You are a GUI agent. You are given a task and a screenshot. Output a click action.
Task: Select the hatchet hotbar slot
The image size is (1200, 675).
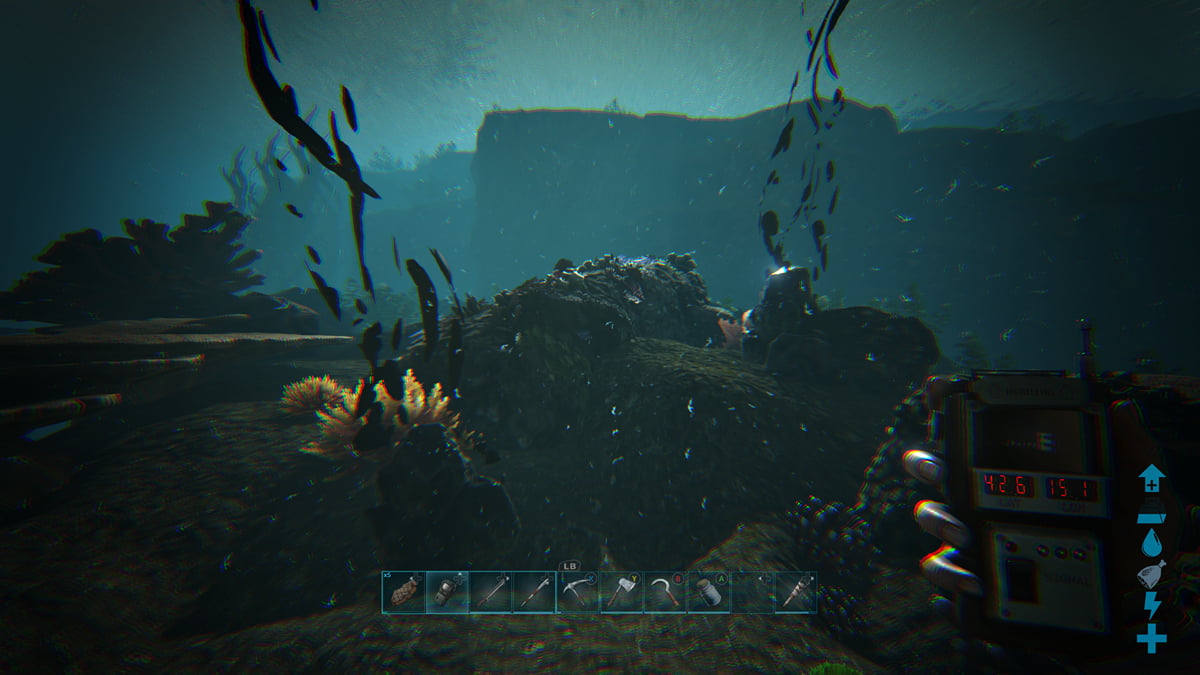(x=621, y=592)
